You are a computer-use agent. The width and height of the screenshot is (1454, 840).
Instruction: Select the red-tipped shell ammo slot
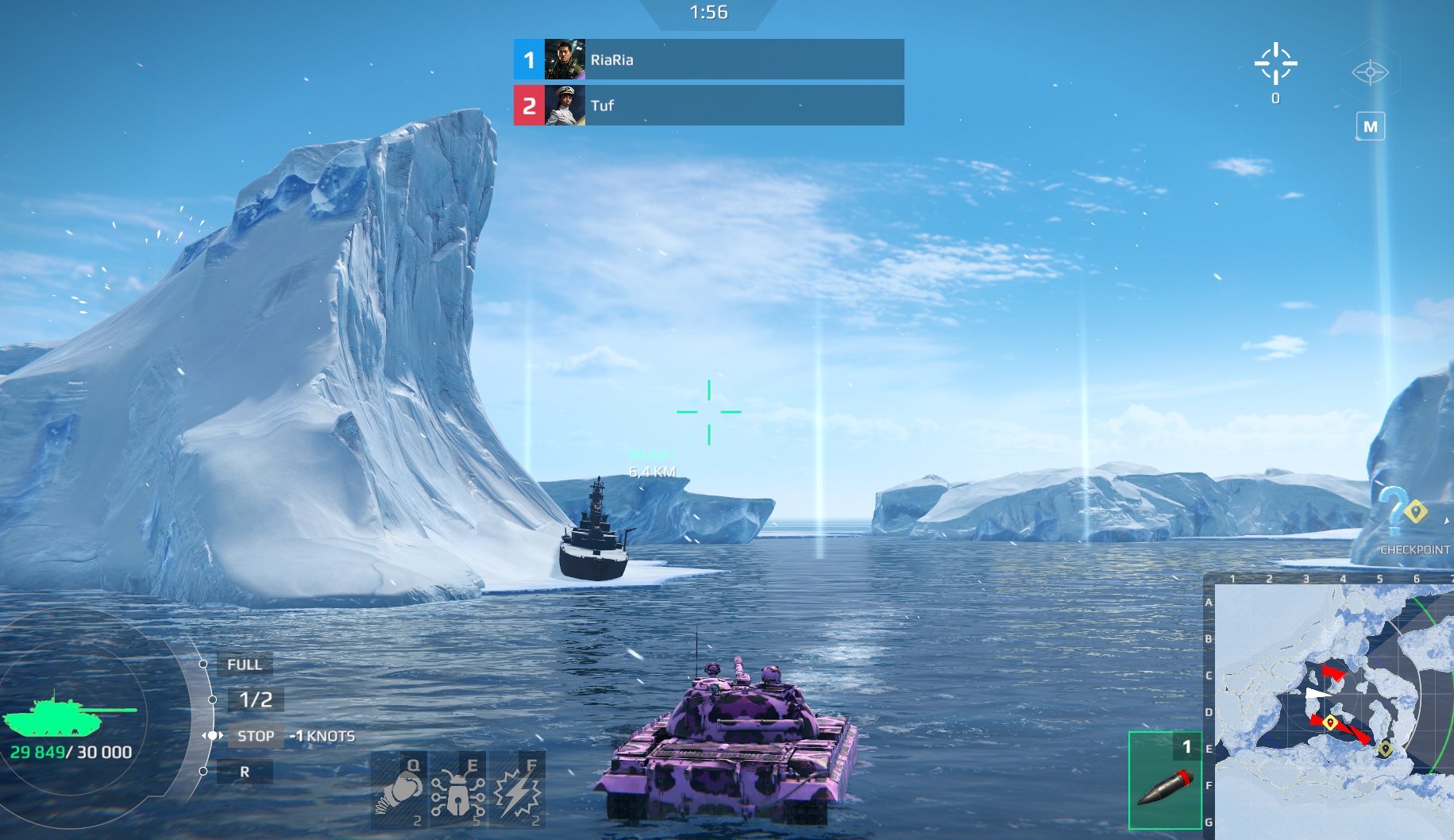coord(1165,780)
